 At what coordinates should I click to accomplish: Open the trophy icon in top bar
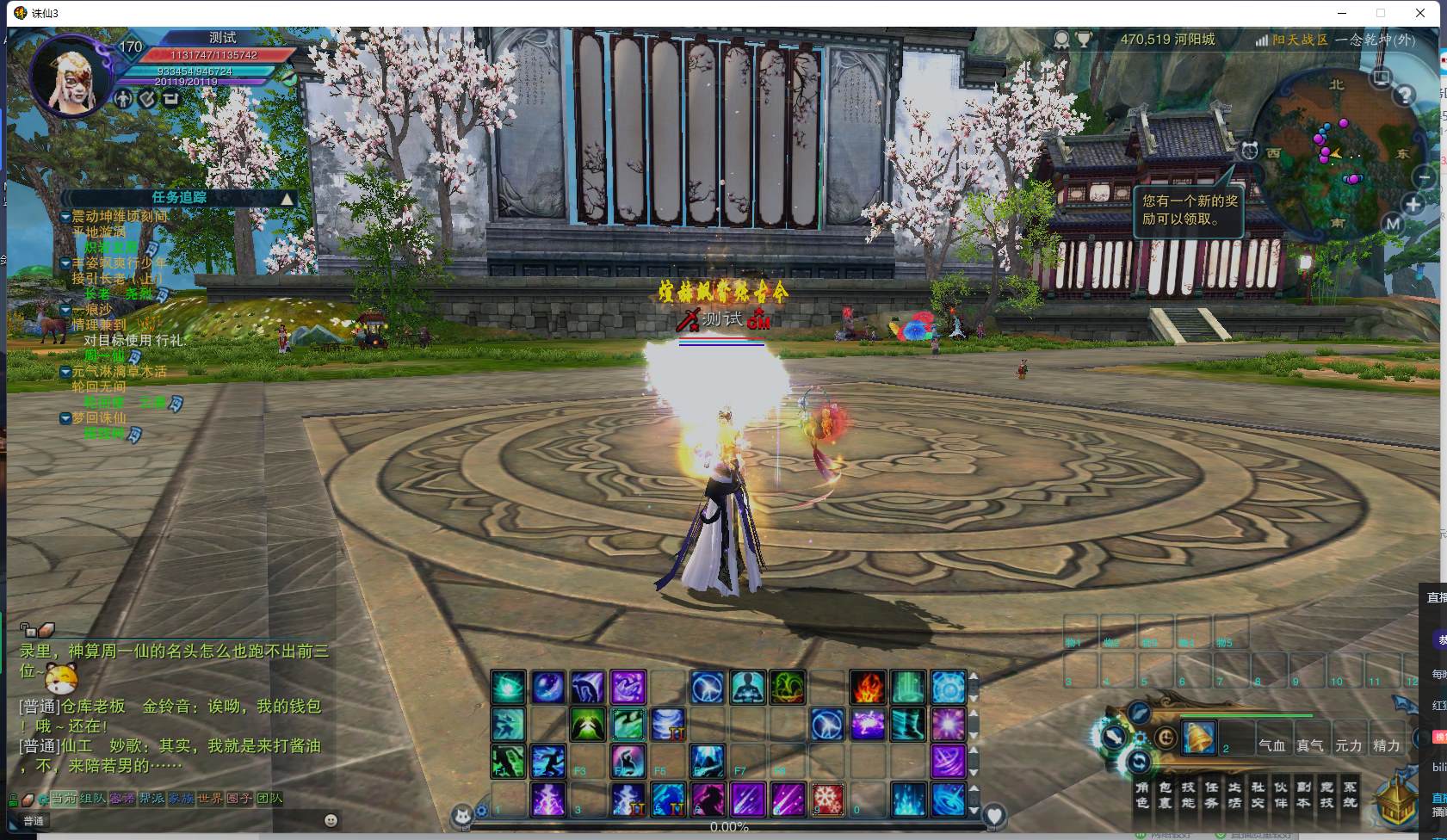(1084, 40)
